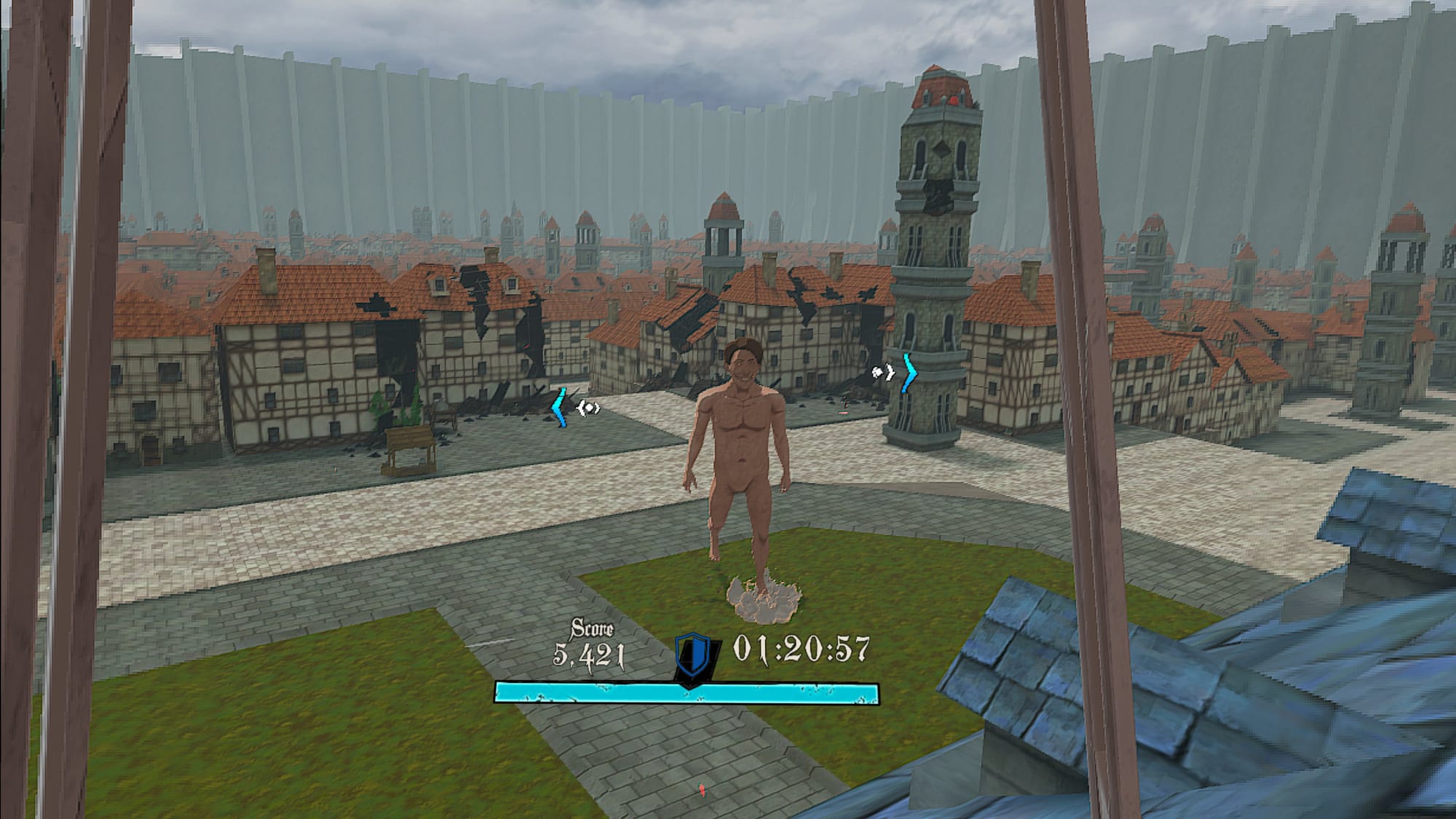This screenshot has width=1456, height=819.
Task: Click the arrow bracket beside the right anchor marker
Action: pyautogui.click(x=890, y=373)
